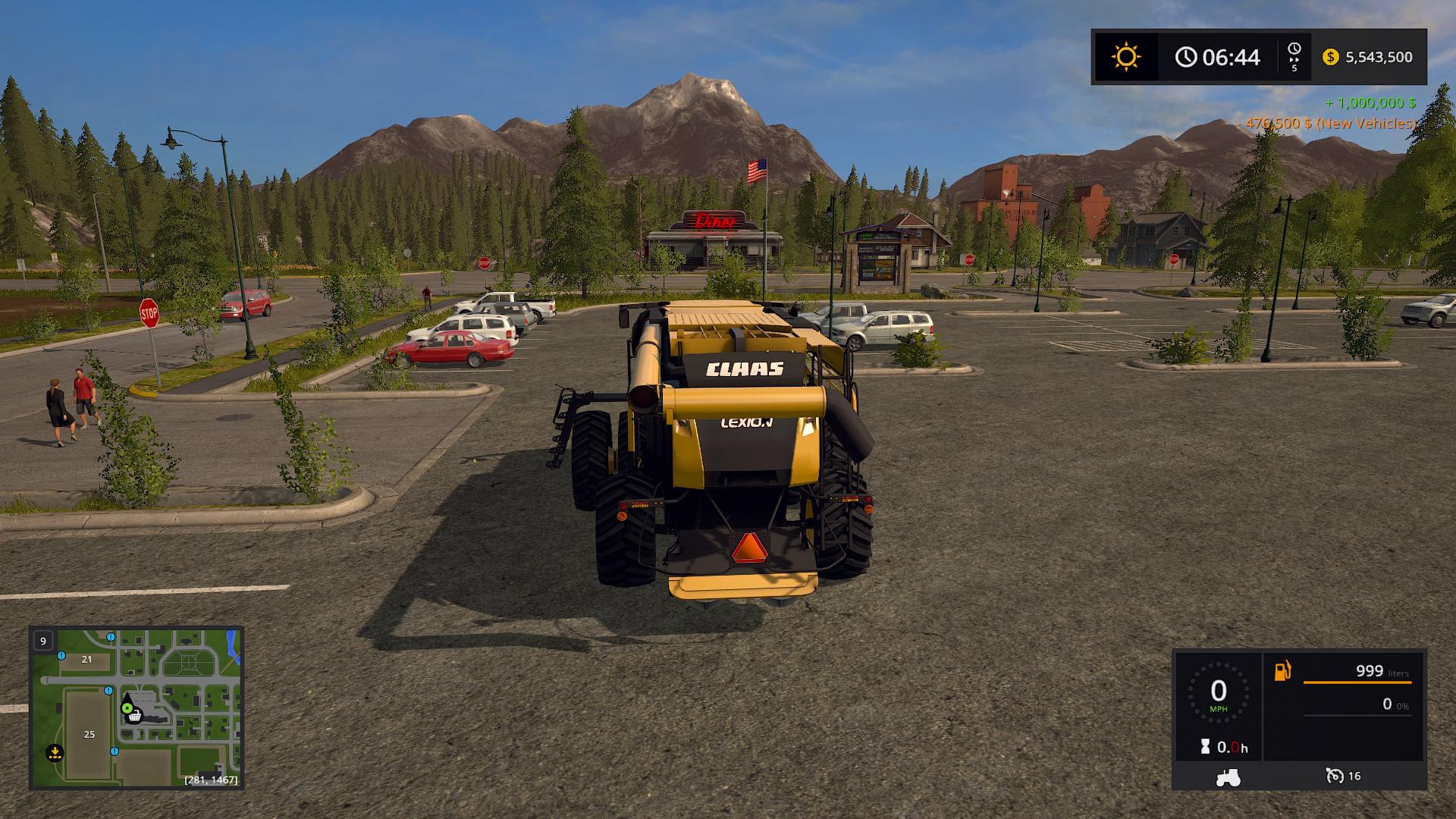
Task: Click the field 25 label on minimap
Action: [x=89, y=734]
